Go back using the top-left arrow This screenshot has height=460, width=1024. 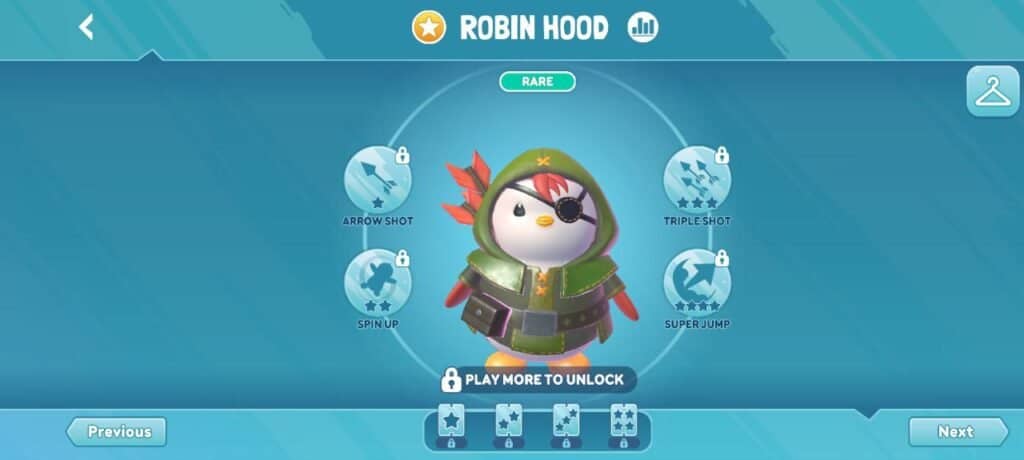pyautogui.click(x=86, y=27)
